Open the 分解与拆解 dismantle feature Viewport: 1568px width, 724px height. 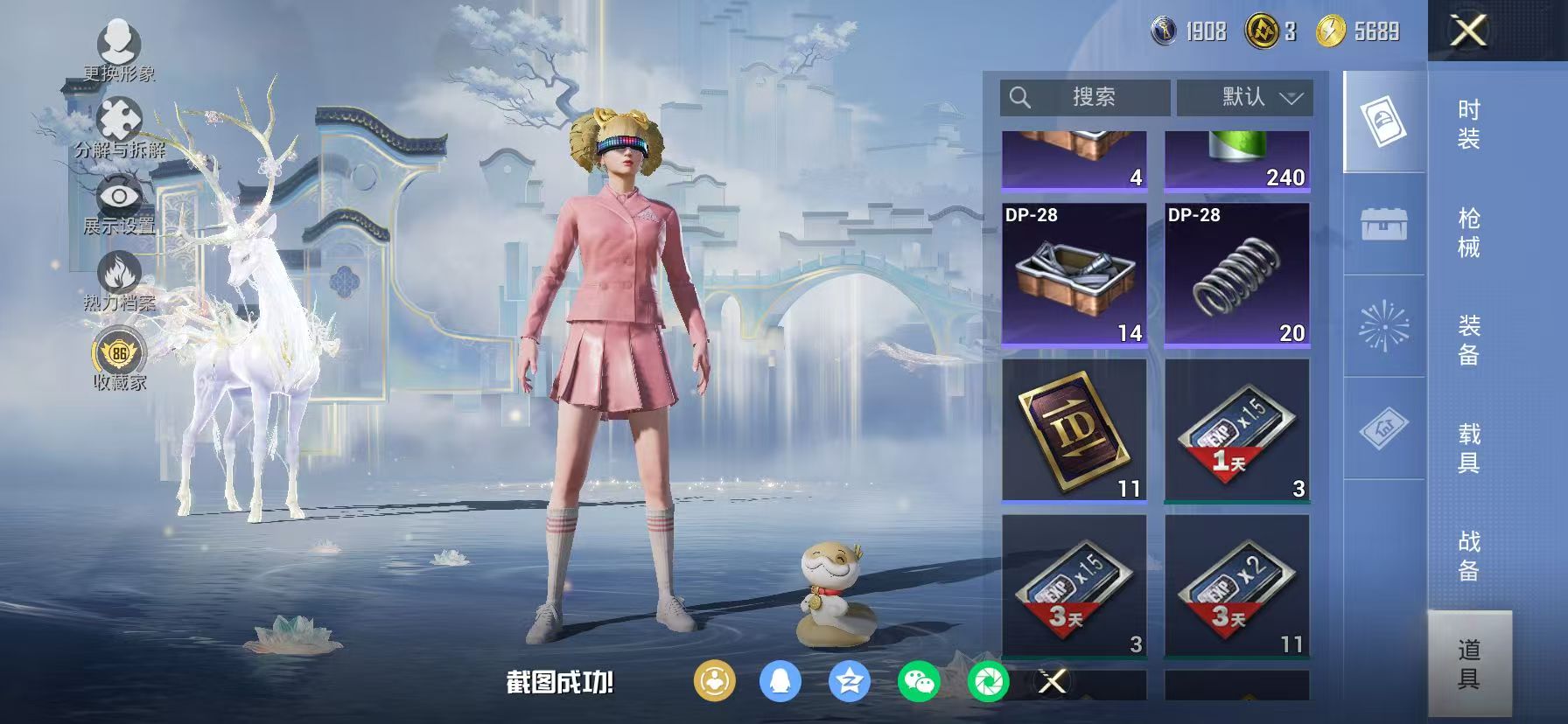[118, 118]
